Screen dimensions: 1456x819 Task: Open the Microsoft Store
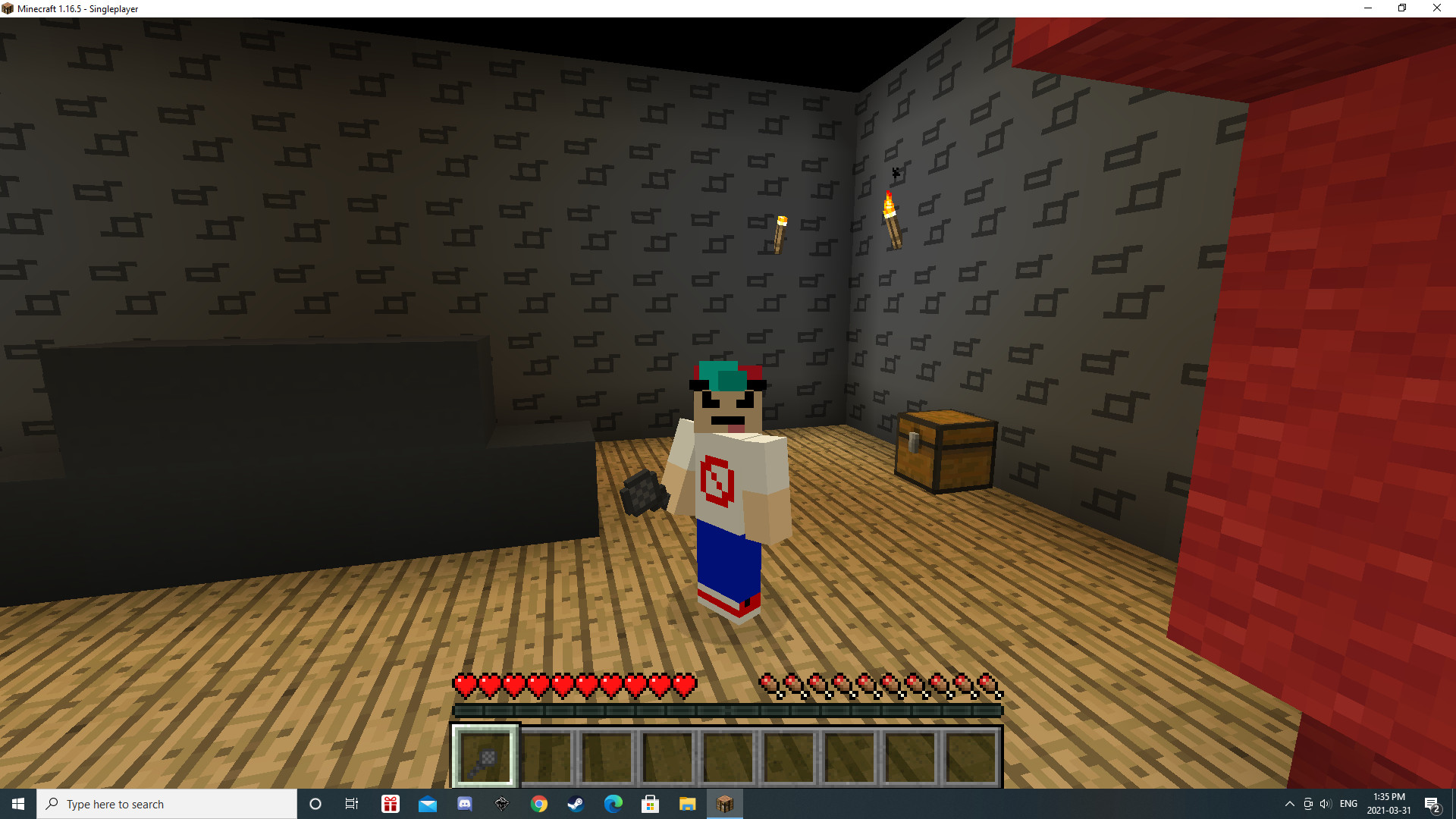[x=650, y=803]
